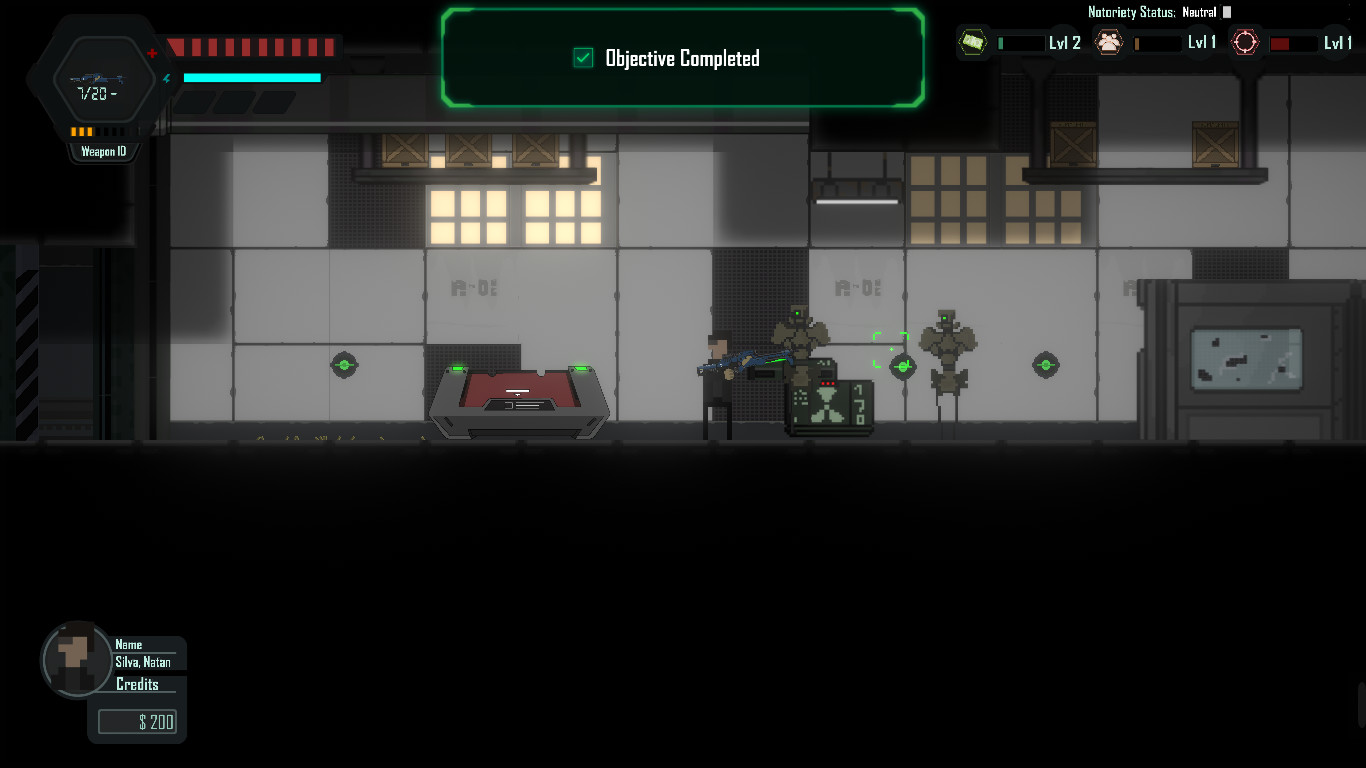Click the $200 credits field
This screenshot has height=768, width=1366.
pos(137,721)
